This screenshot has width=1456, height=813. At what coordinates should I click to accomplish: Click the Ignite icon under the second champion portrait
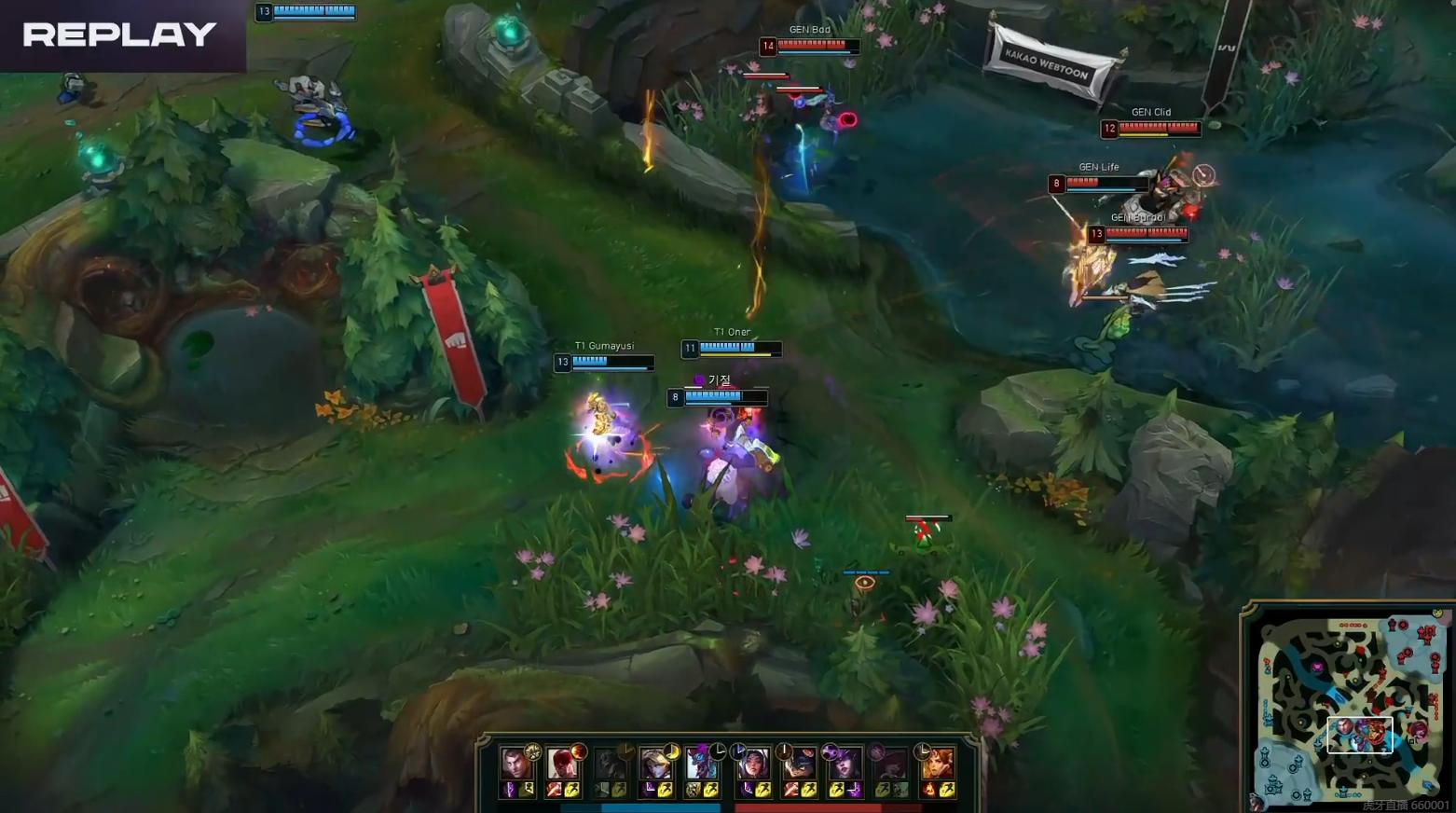pos(552,791)
